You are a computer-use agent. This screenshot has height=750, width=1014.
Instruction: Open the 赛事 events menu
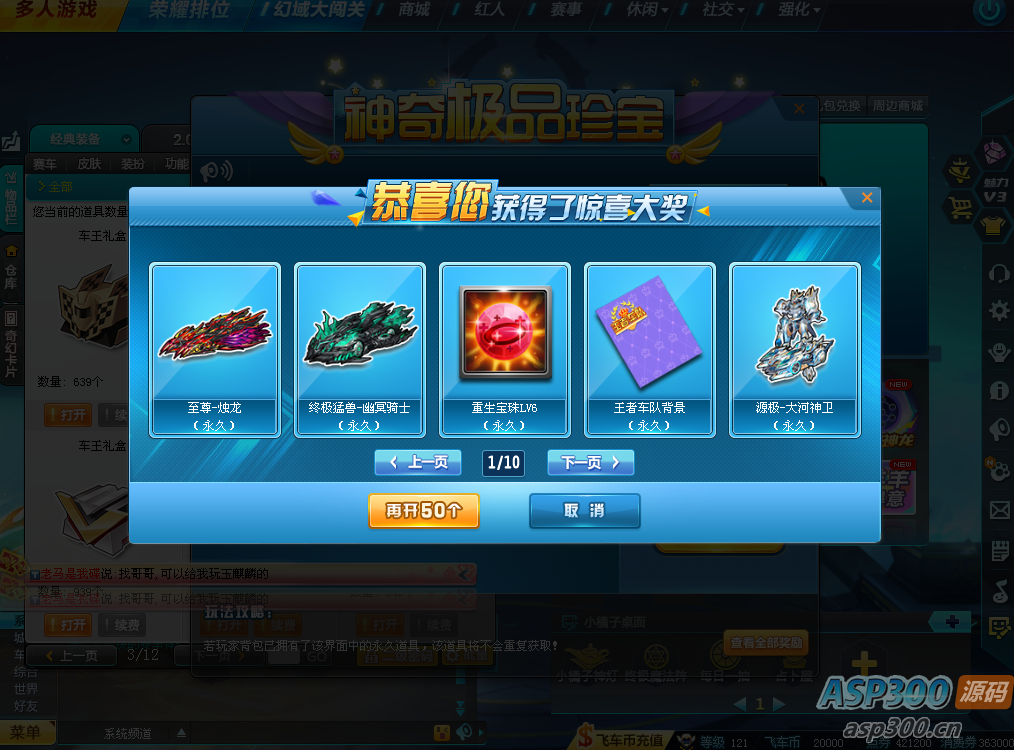coord(566,10)
